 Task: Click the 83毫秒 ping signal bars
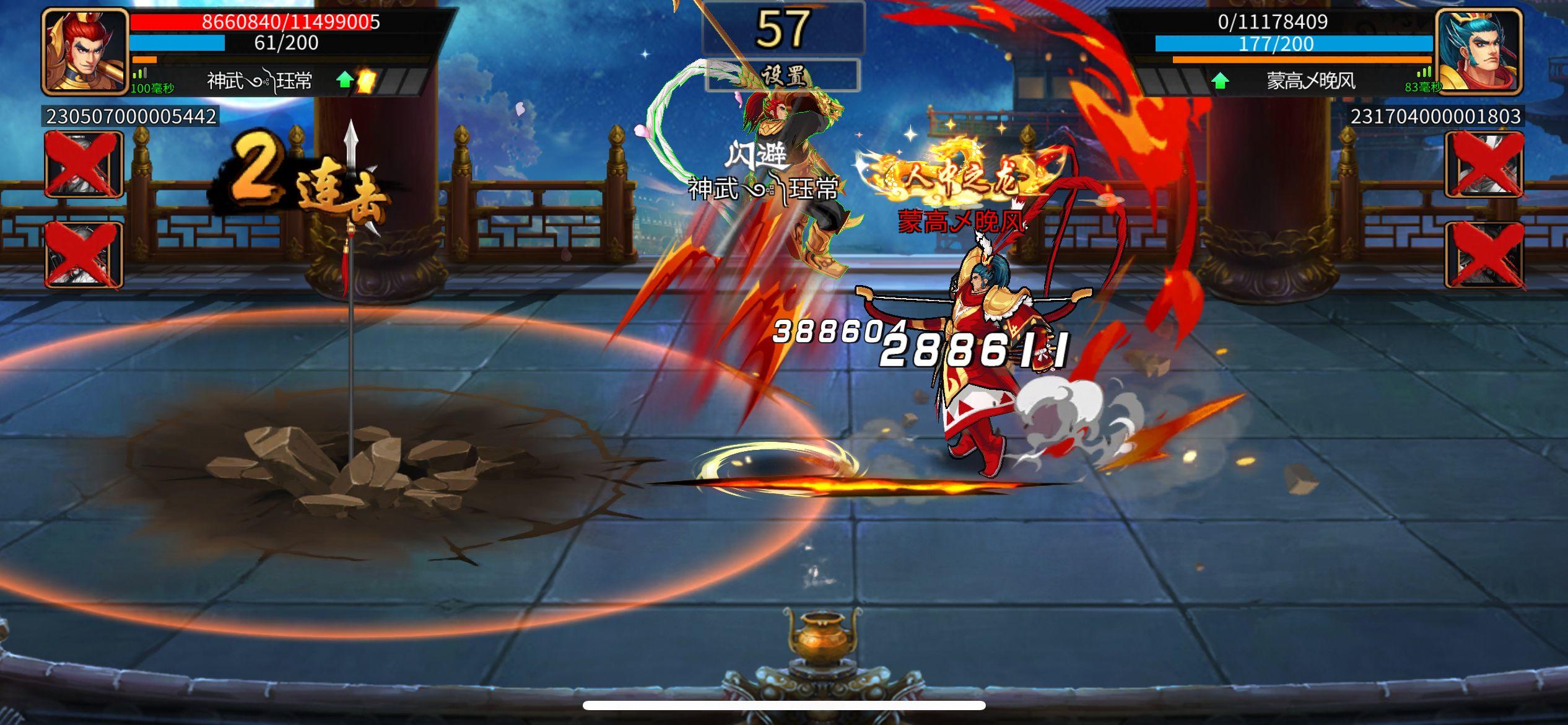(1422, 77)
